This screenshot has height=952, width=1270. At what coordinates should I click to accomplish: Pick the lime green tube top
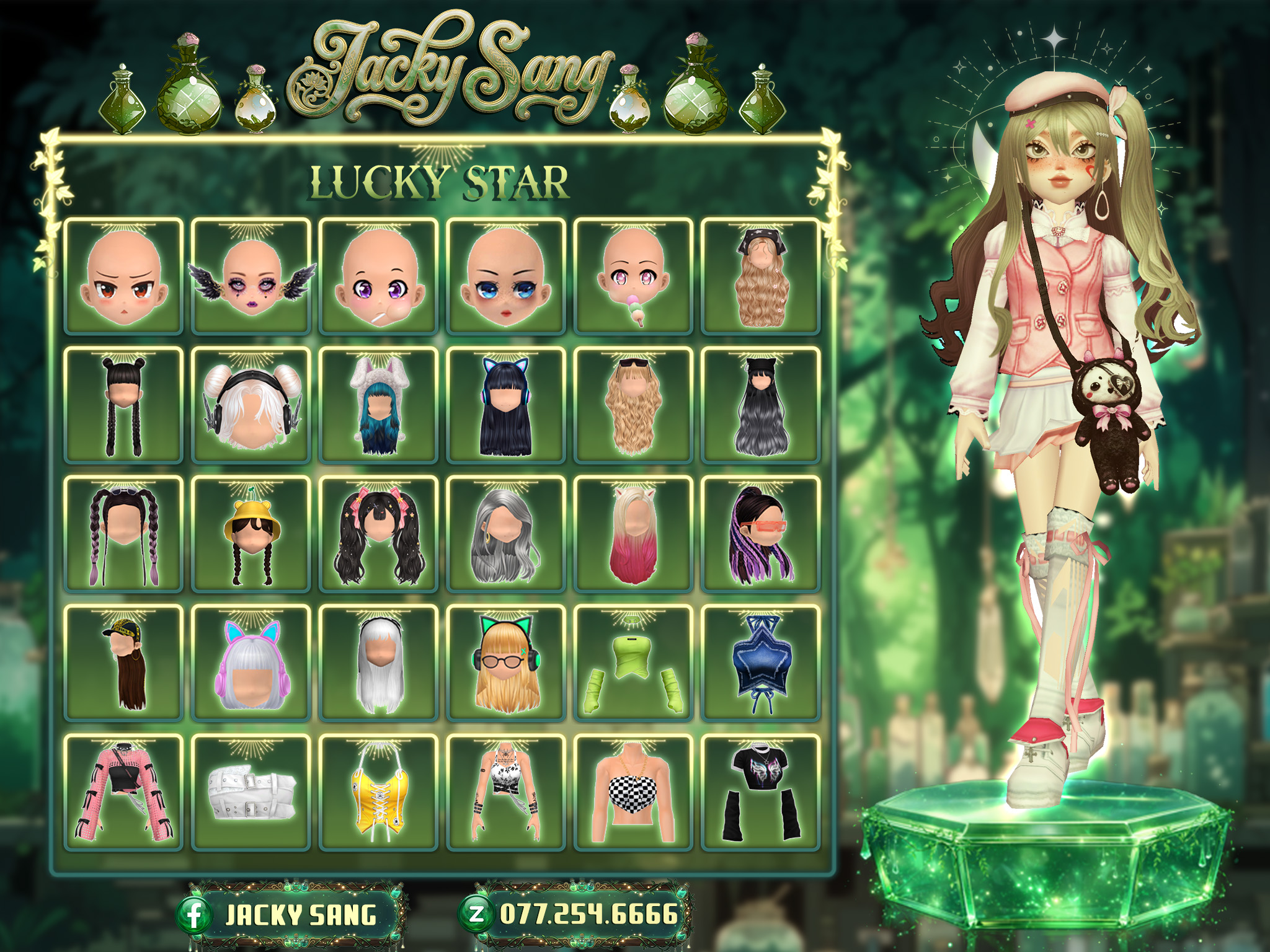(634, 663)
